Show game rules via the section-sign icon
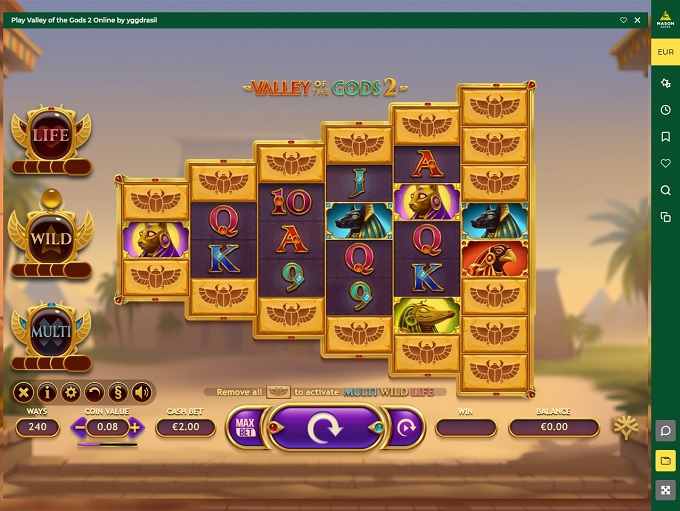The width and height of the screenshot is (680, 511). tap(117, 392)
